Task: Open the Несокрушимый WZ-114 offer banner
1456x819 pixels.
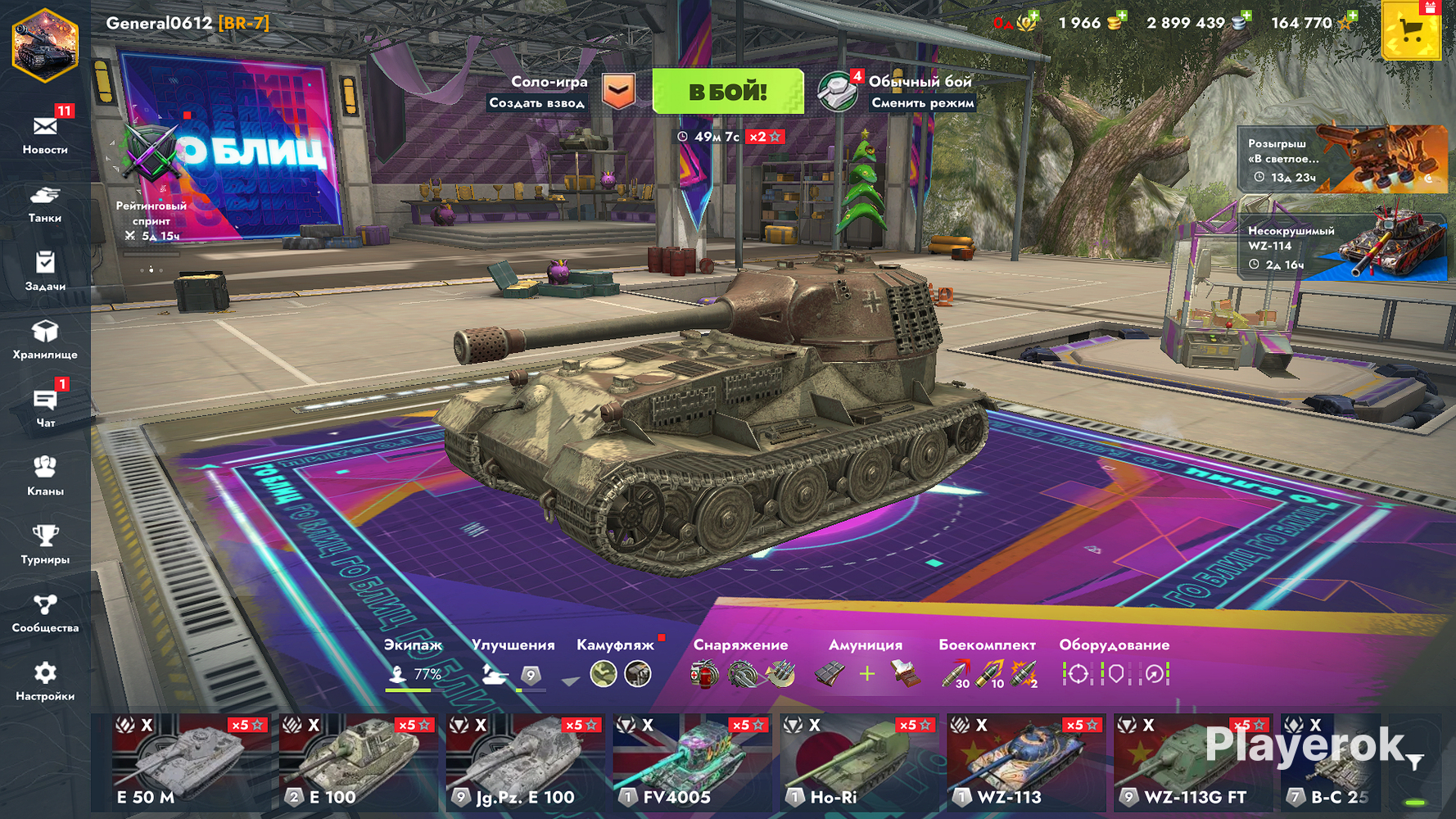Action: (x=1343, y=247)
